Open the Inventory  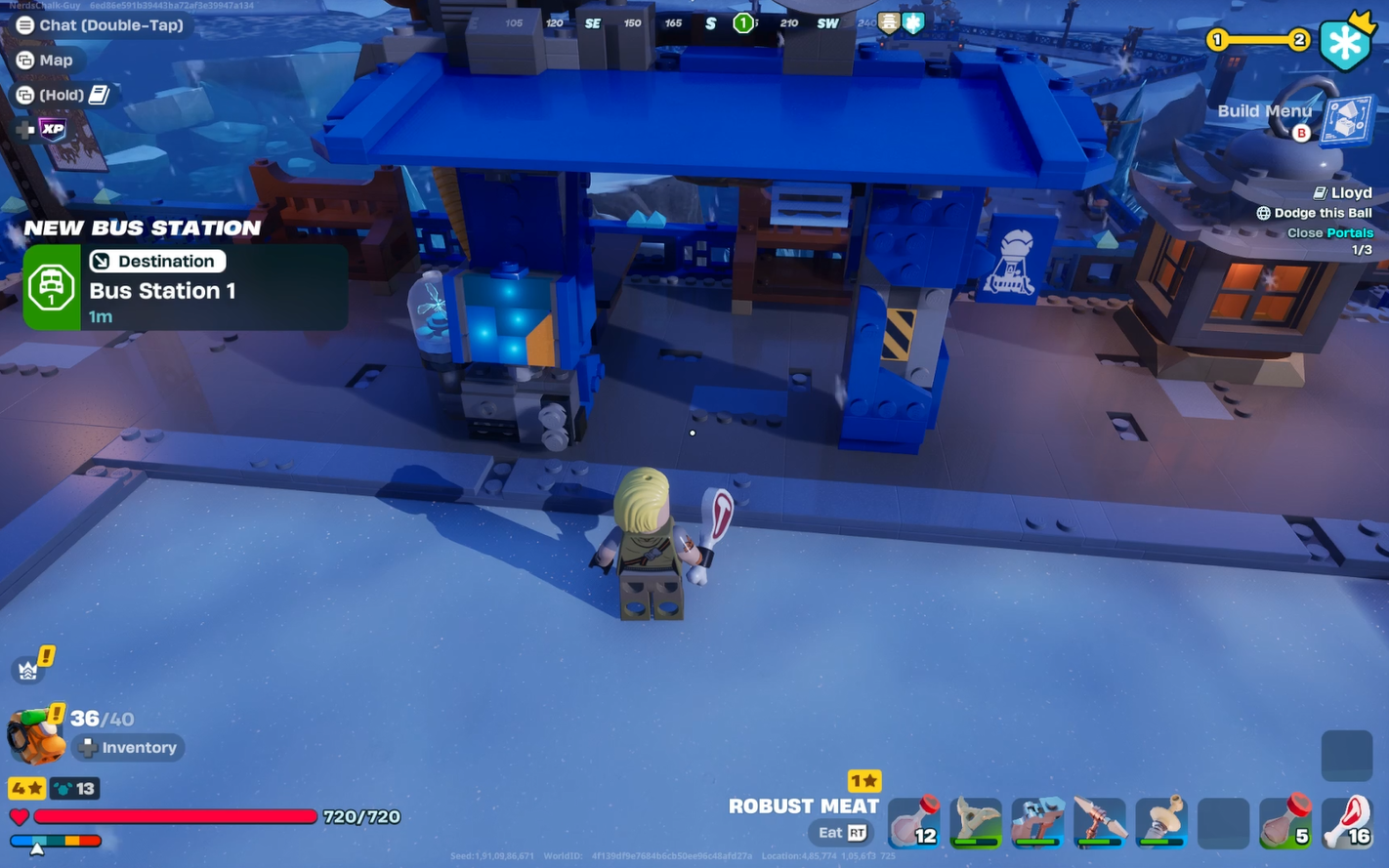[x=128, y=748]
